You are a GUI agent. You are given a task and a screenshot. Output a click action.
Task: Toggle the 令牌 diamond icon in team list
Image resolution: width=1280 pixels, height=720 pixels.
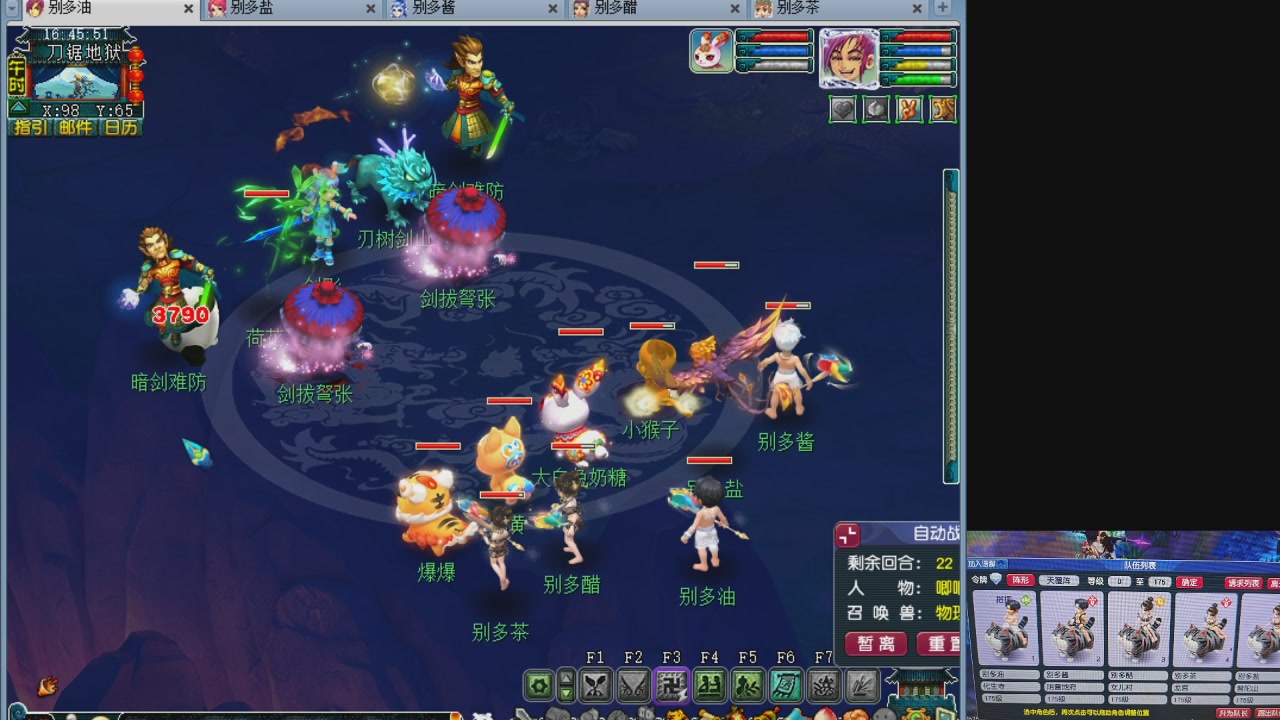994,580
